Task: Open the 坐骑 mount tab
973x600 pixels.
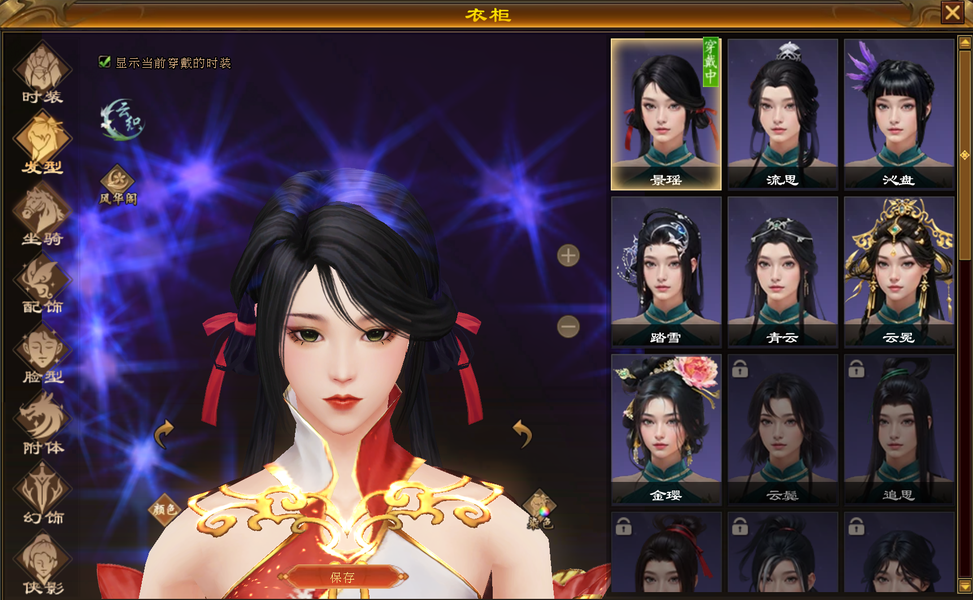Action: point(42,213)
